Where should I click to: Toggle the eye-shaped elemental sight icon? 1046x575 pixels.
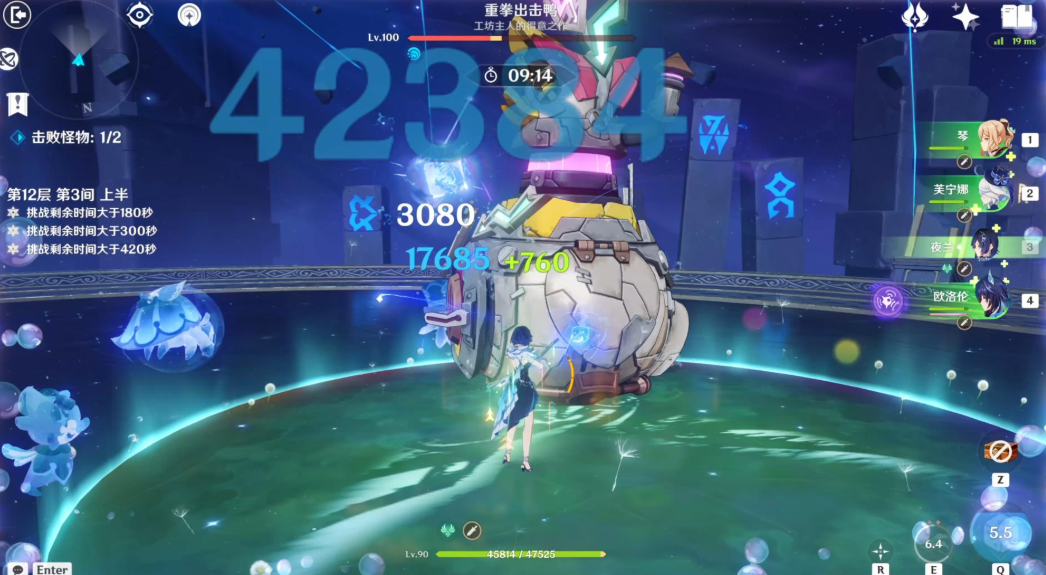coord(140,15)
